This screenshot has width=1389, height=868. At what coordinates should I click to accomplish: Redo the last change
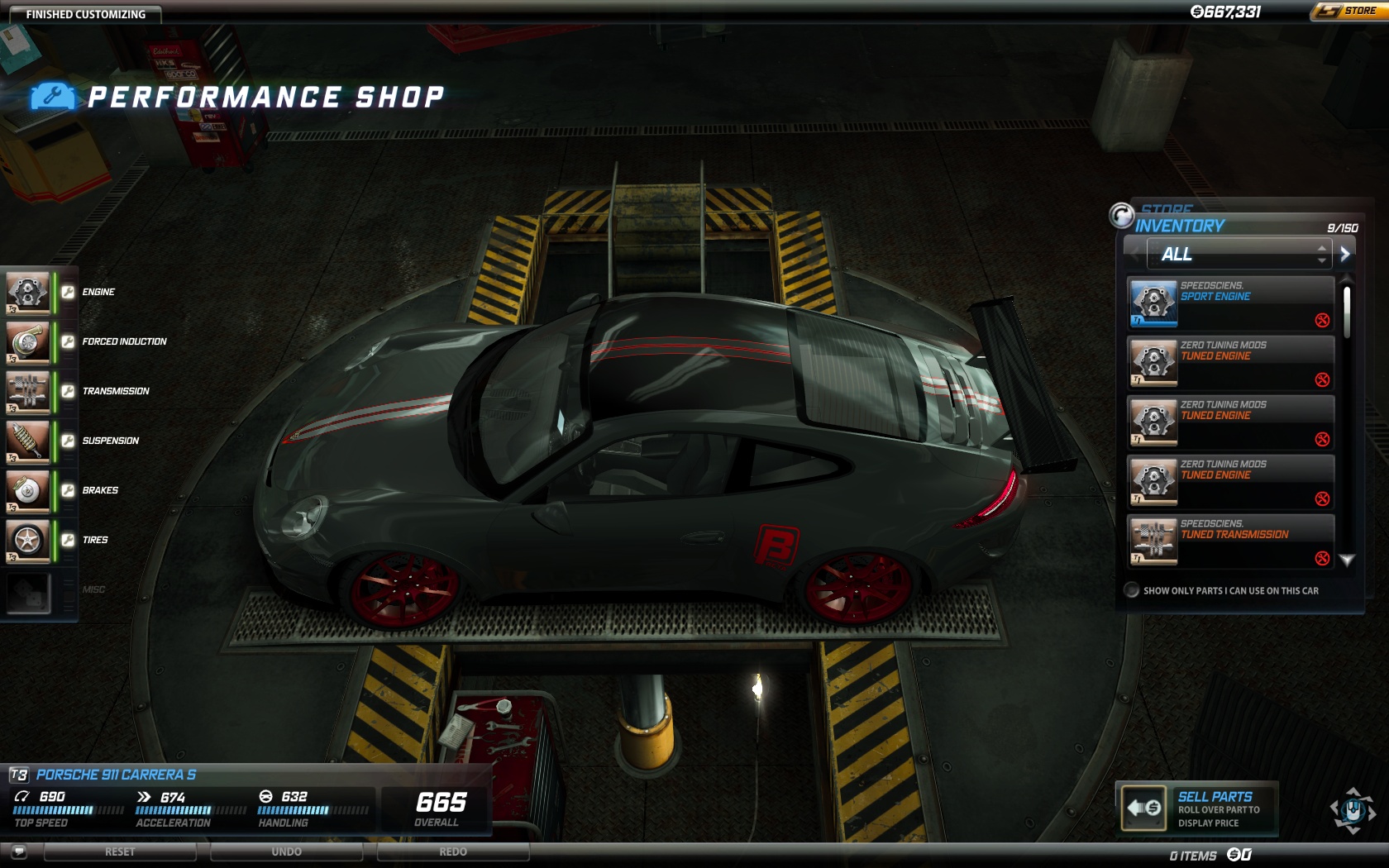click(453, 851)
